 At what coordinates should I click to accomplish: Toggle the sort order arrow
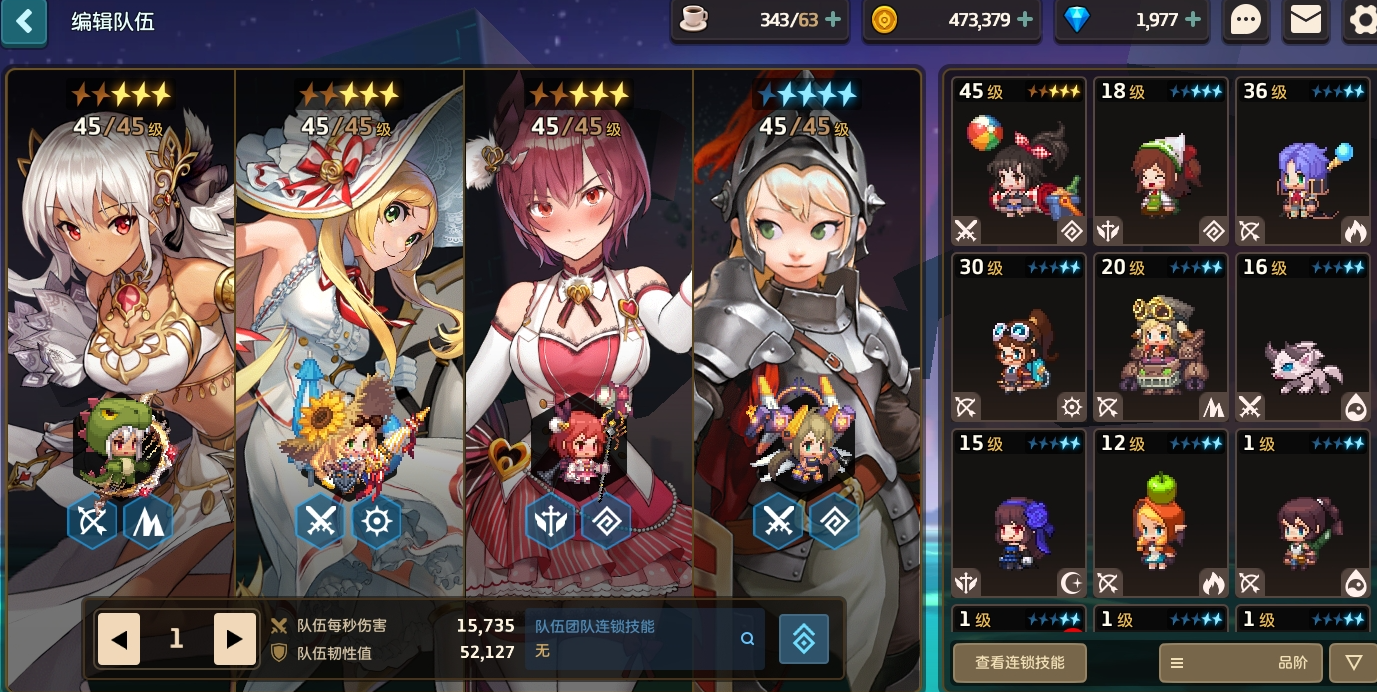pyautogui.click(x=1353, y=663)
